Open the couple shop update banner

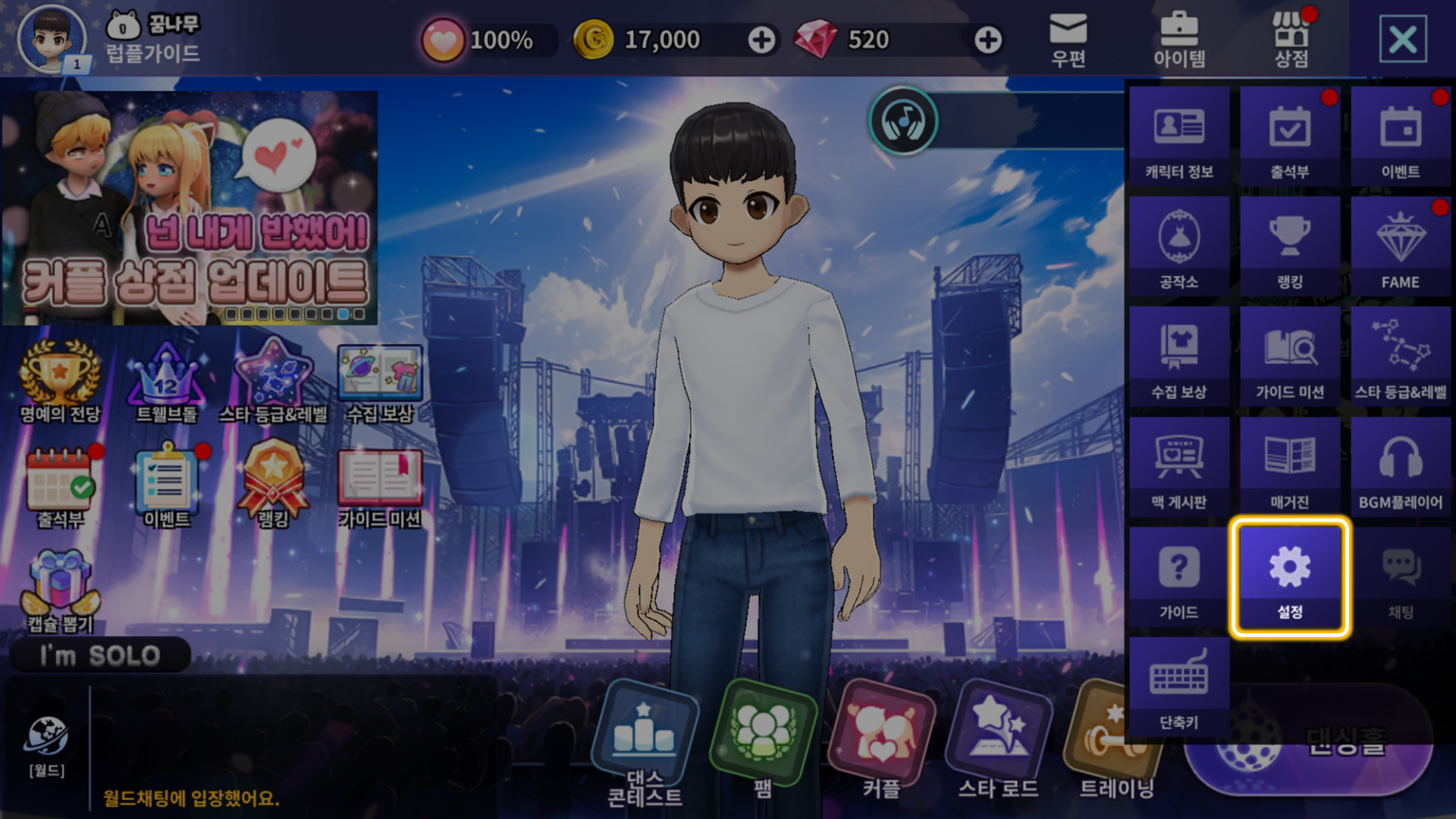pyautogui.click(x=190, y=208)
